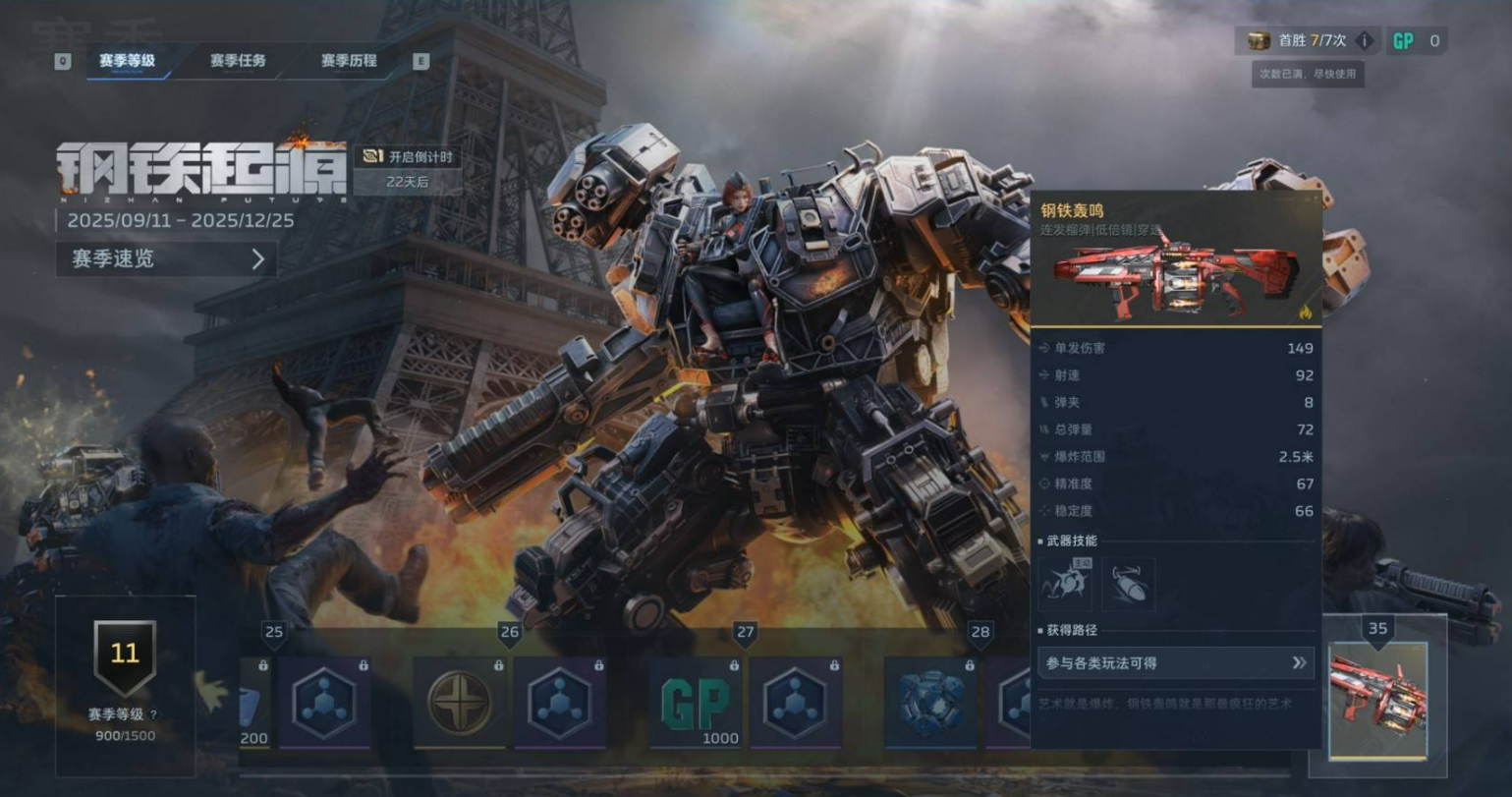The width and height of the screenshot is (1512, 797).
Task: Switch to the 赛季历程 tab
Action: click(x=351, y=61)
